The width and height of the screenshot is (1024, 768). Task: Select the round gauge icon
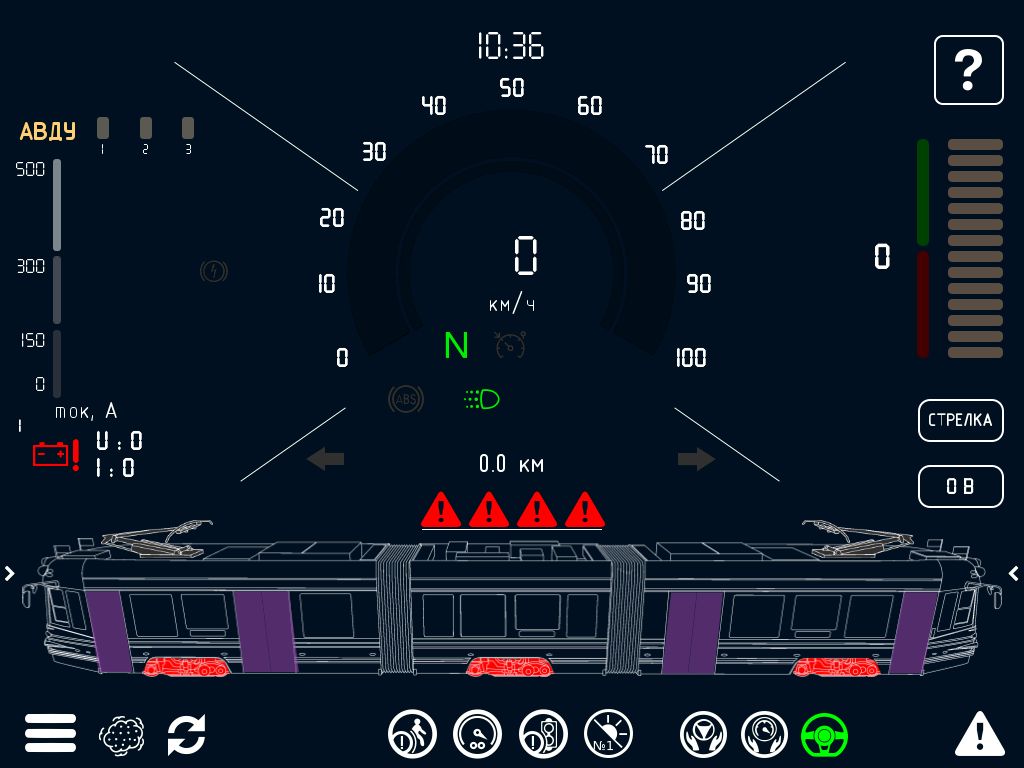click(x=477, y=735)
